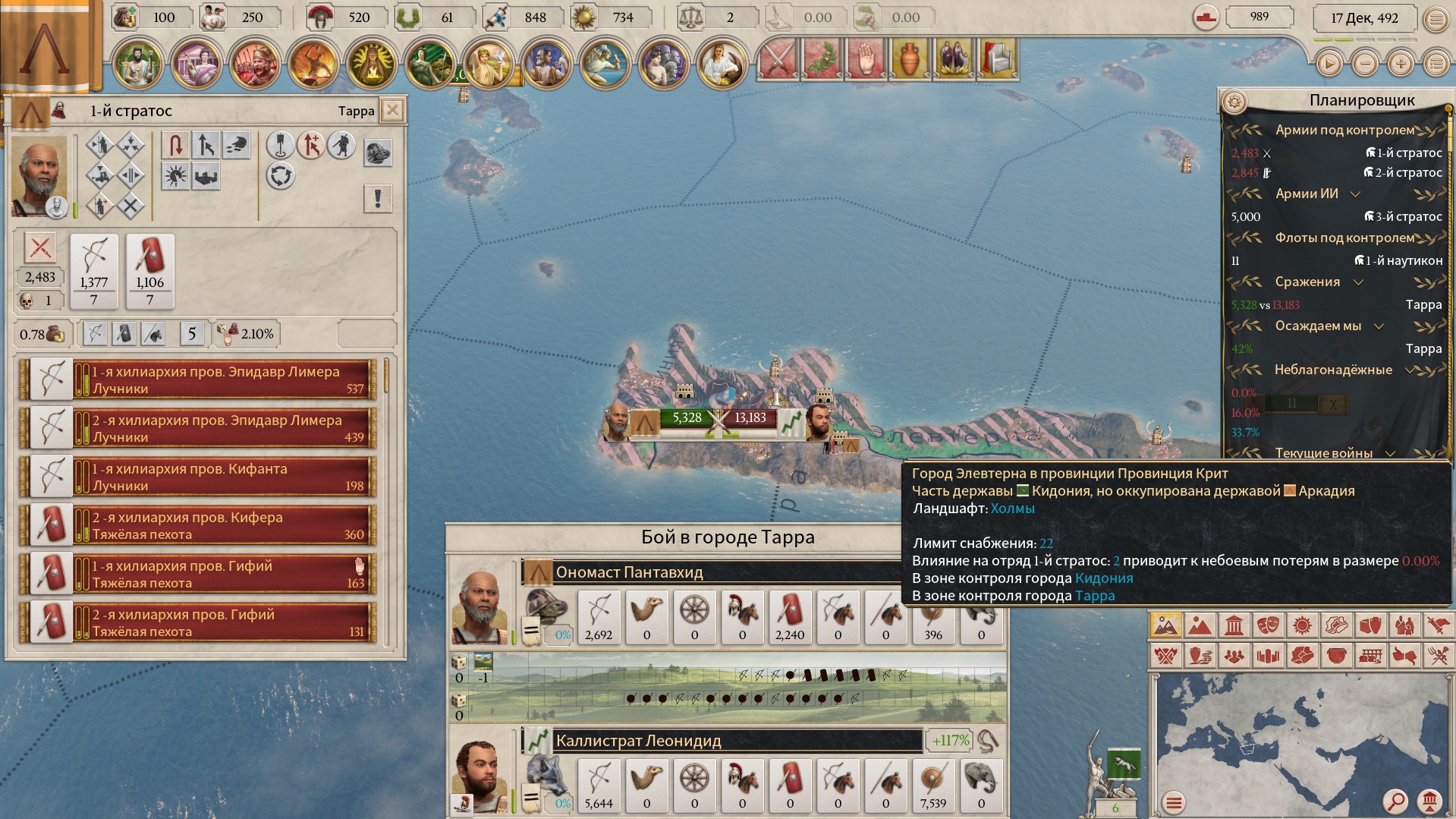Select the 1-й наутикон fleet entry

click(1399, 260)
